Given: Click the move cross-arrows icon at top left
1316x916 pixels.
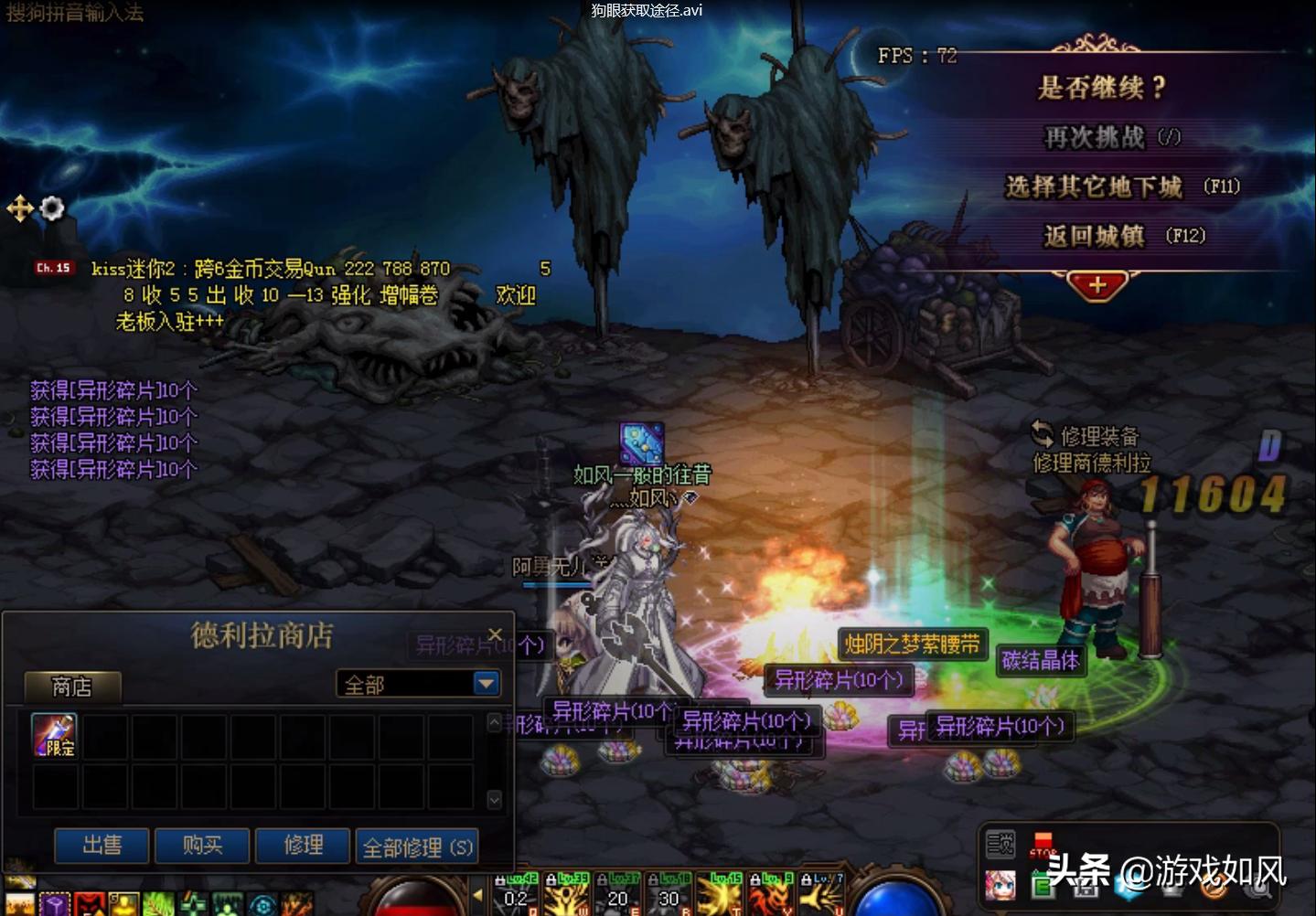Looking at the screenshot, I should click(20, 208).
